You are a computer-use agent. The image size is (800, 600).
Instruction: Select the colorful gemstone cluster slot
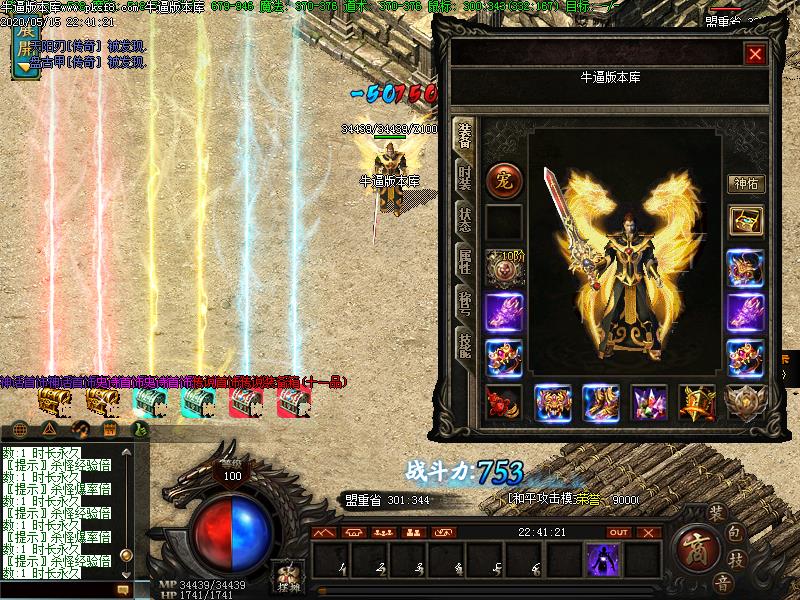(x=649, y=402)
